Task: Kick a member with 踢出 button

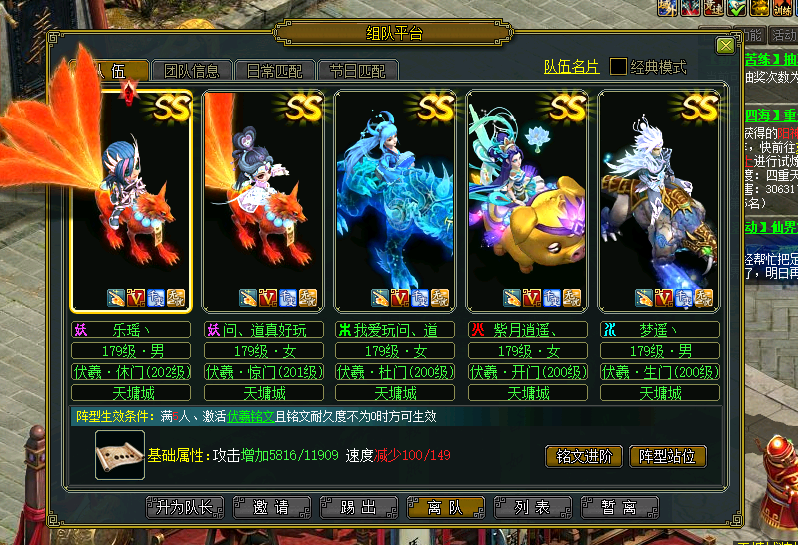Action: 357,507
